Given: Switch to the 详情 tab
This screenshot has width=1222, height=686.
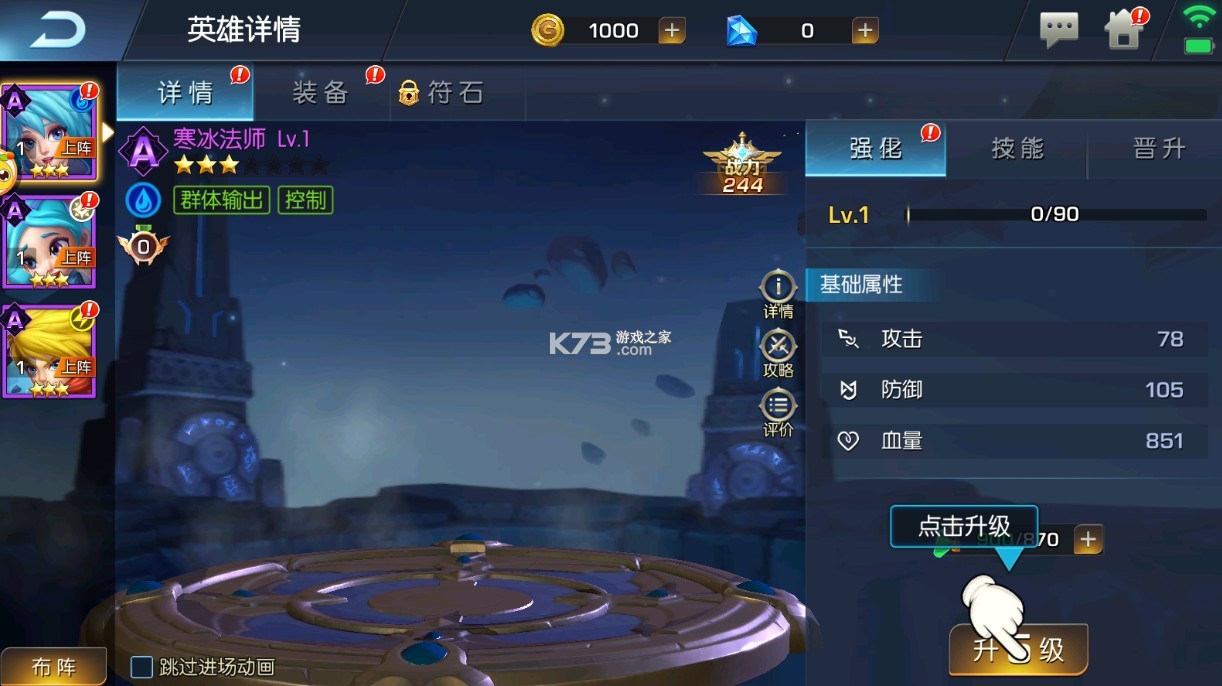Looking at the screenshot, I should click(x=185, y=94).
